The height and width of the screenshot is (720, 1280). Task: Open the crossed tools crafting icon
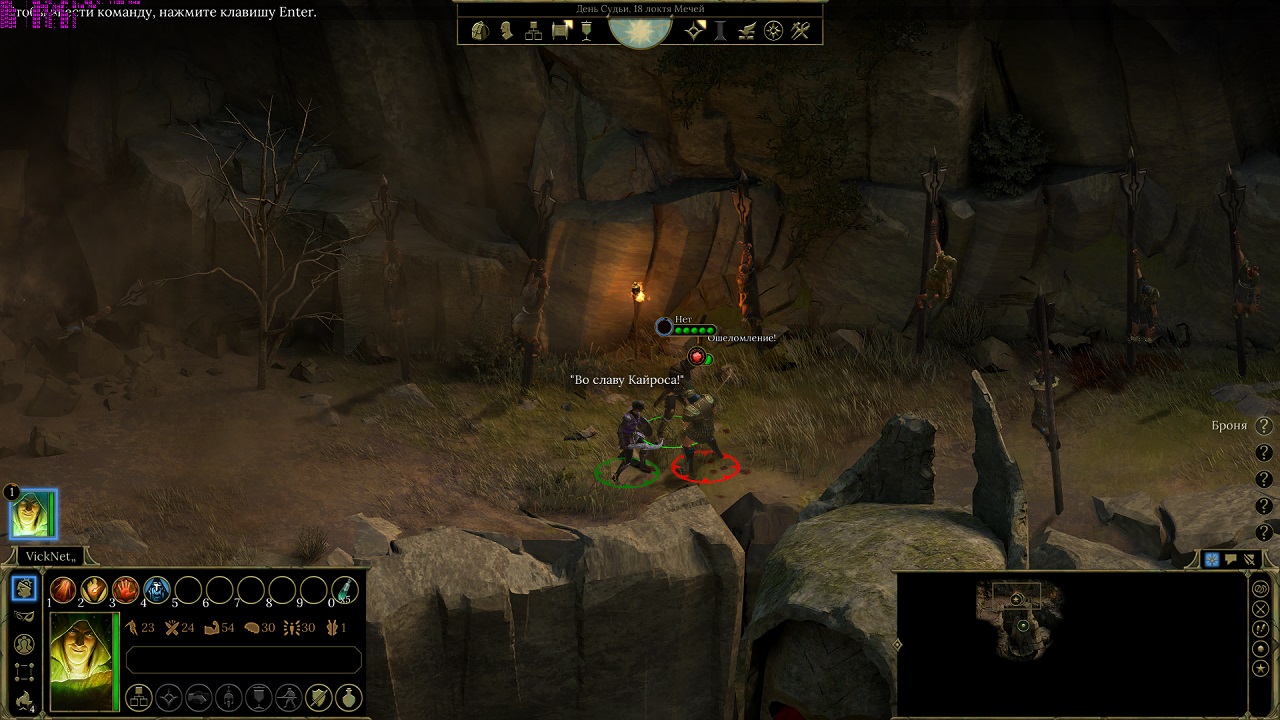pyautogui.click(x=800, y=31)
